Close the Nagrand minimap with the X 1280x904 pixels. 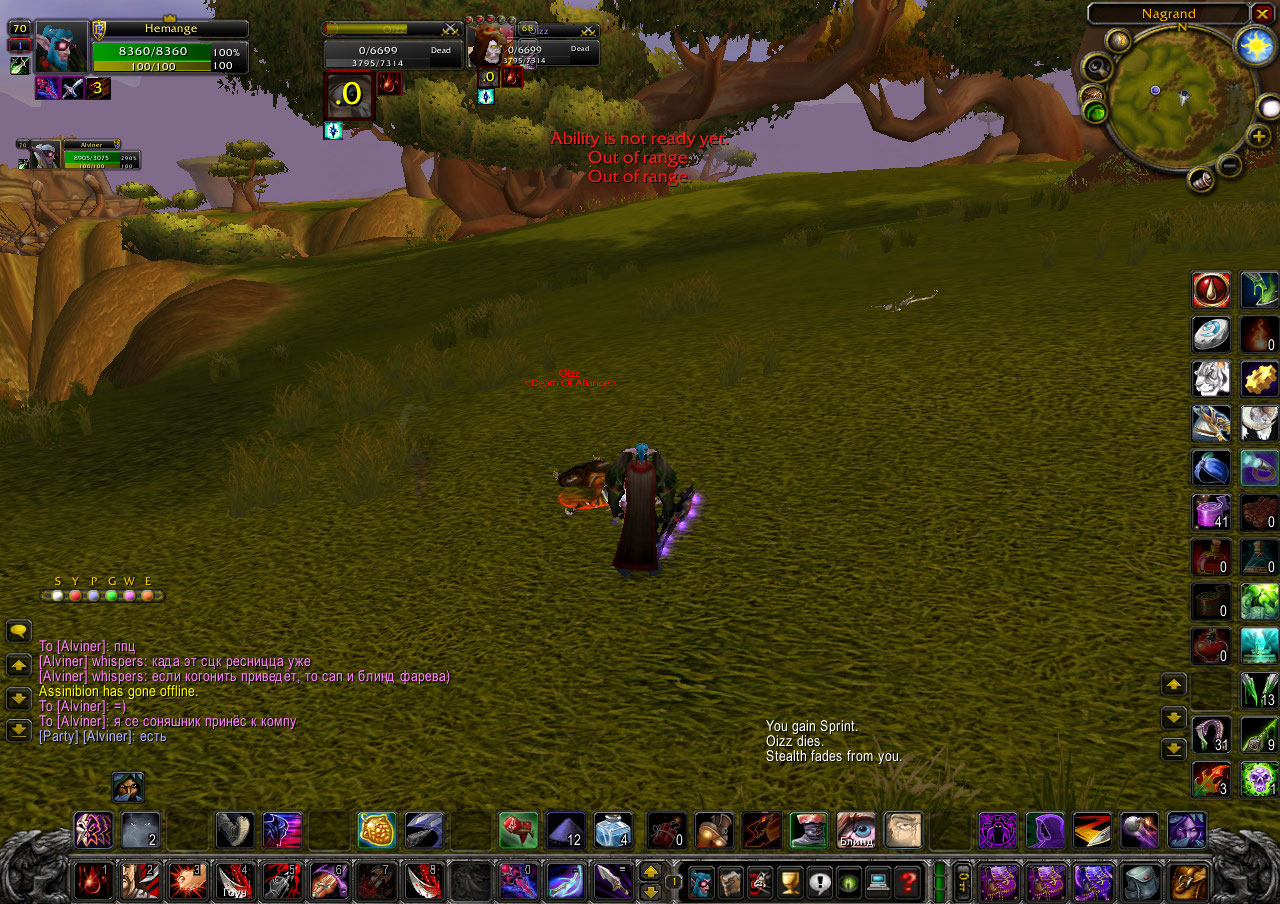(x=1262, y=14)
